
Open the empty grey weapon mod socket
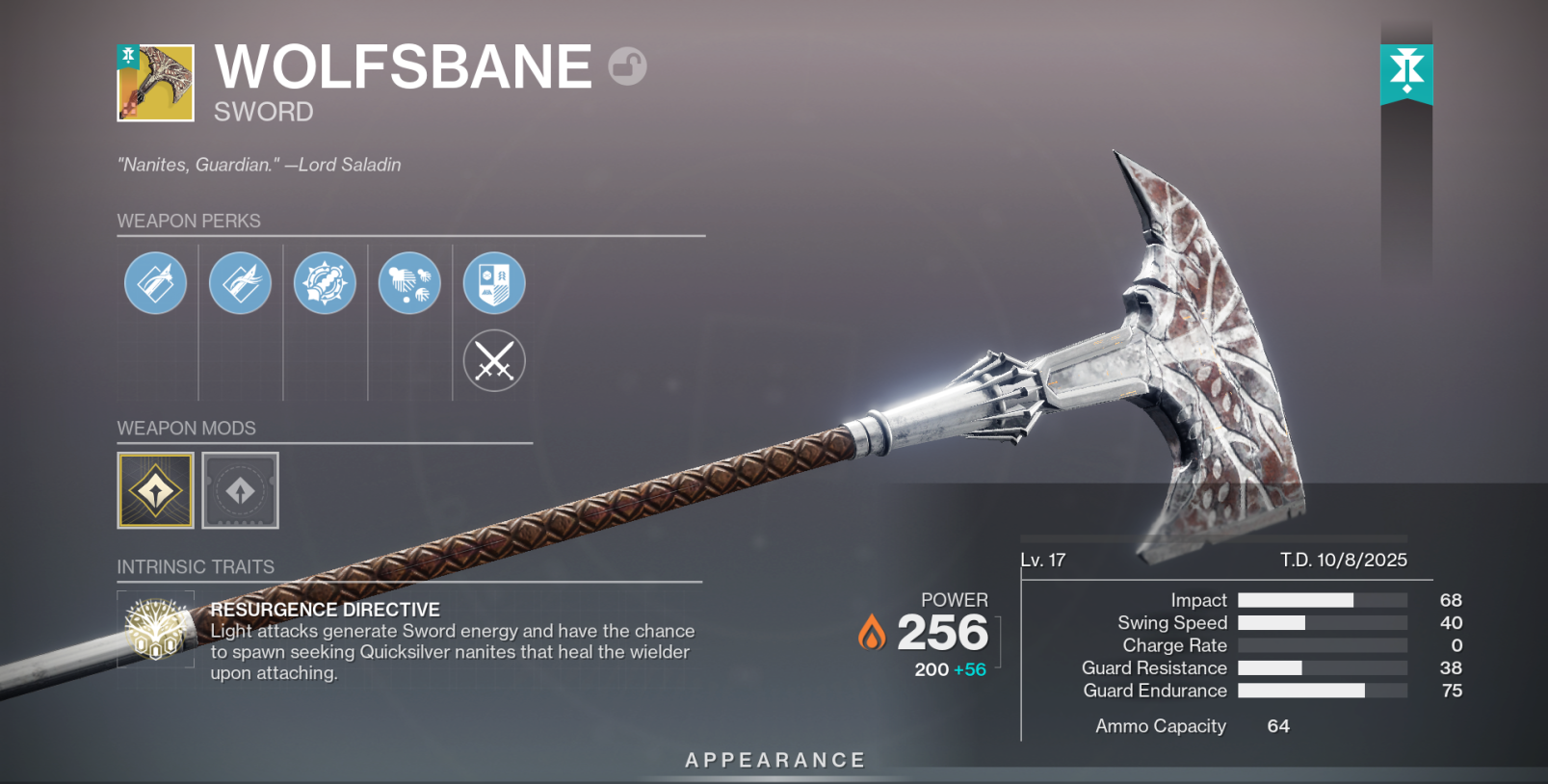point(240,491)
